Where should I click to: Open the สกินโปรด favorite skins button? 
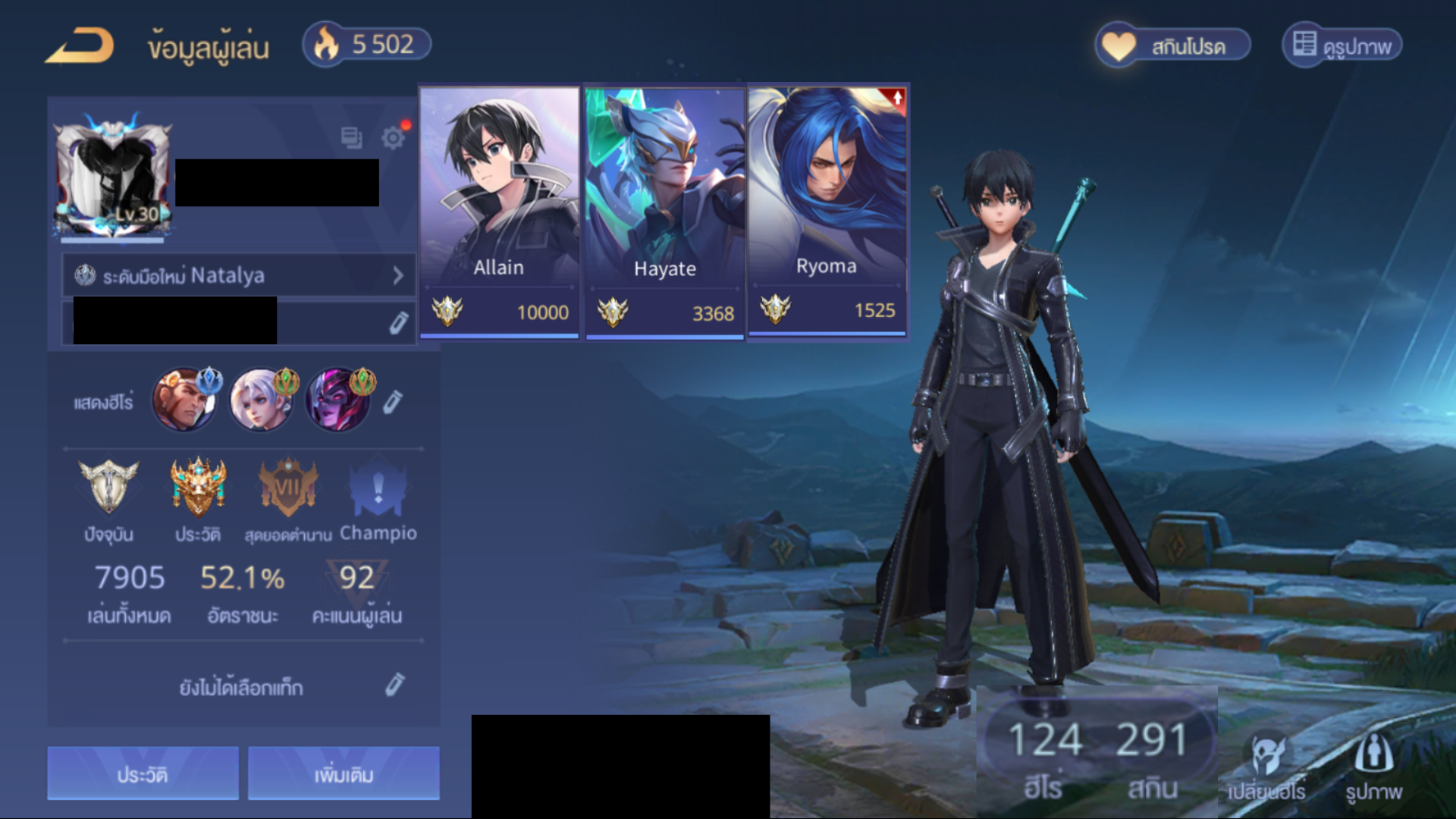1172,45
